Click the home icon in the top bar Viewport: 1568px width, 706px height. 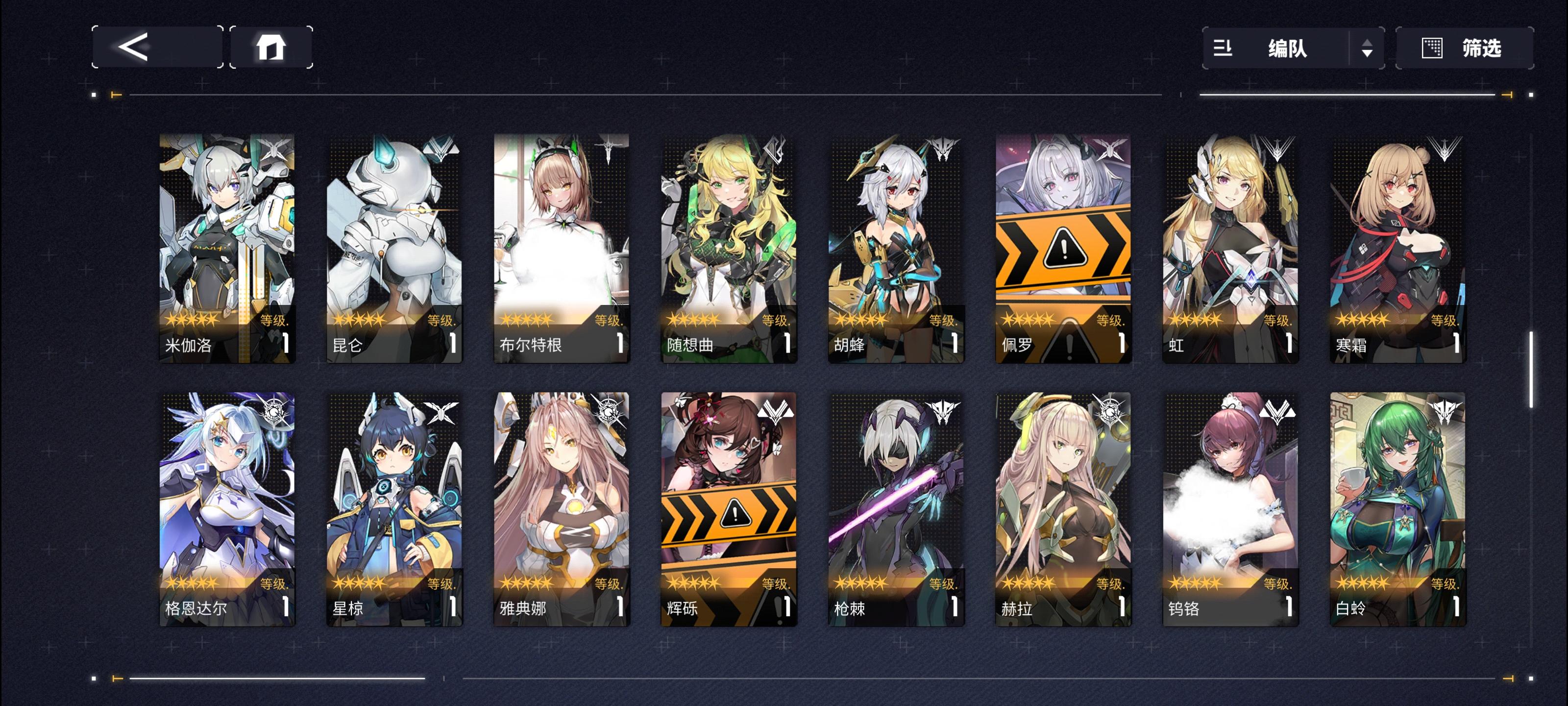(272, 48)
